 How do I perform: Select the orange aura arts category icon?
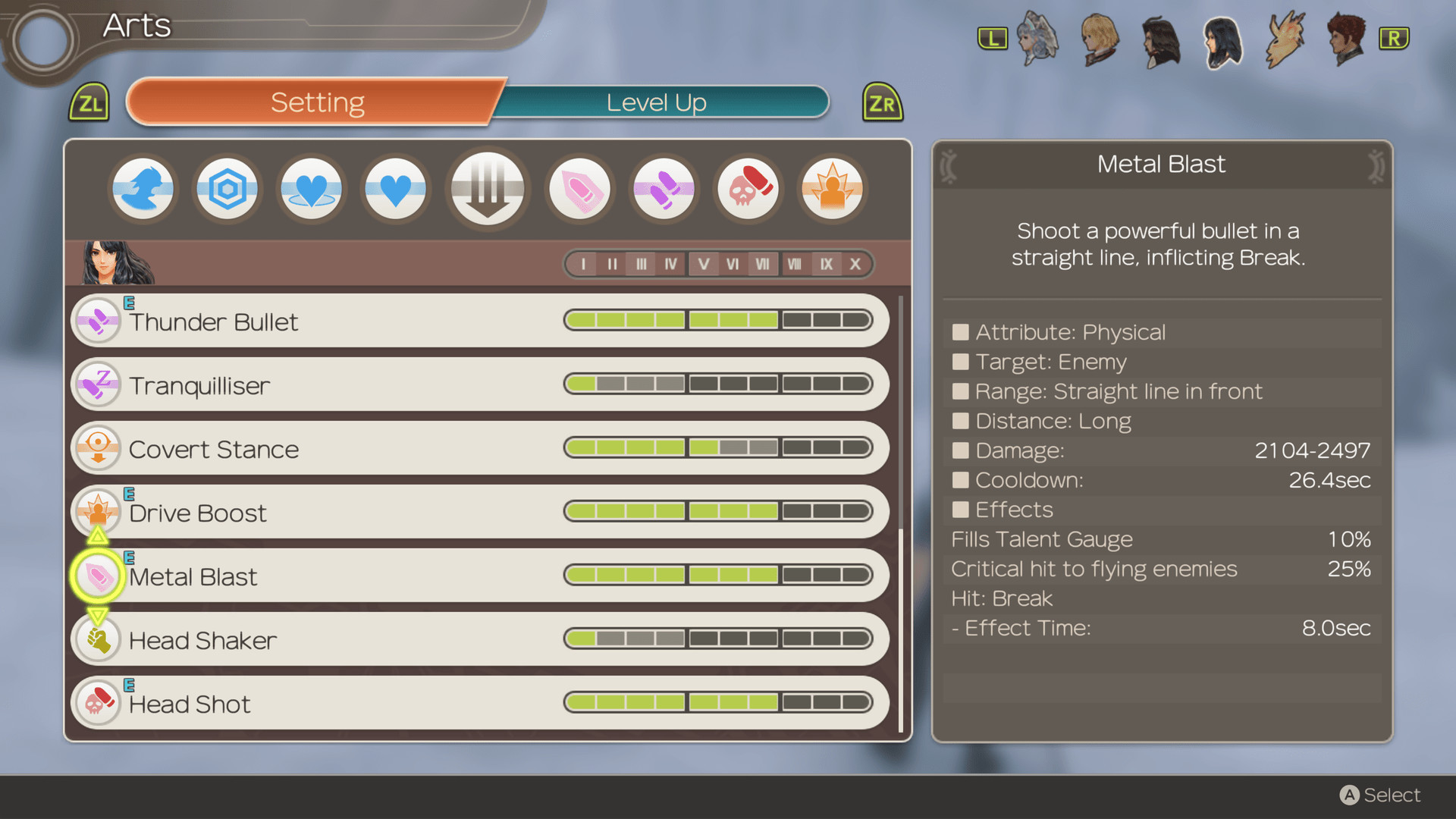click(831, 189)
